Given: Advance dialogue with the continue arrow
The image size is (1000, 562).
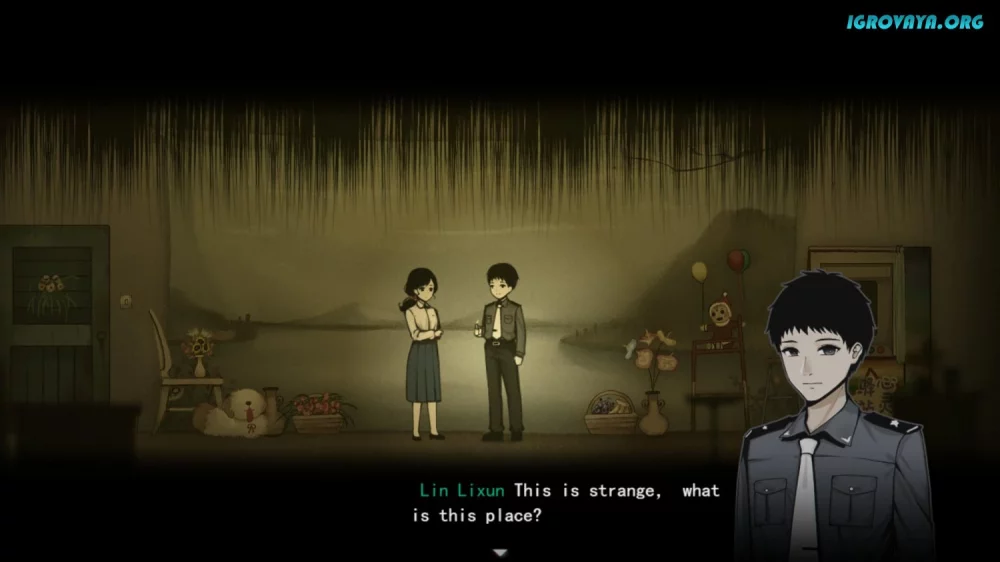Looking at the screenshot, I should click(x=500, y=552).
